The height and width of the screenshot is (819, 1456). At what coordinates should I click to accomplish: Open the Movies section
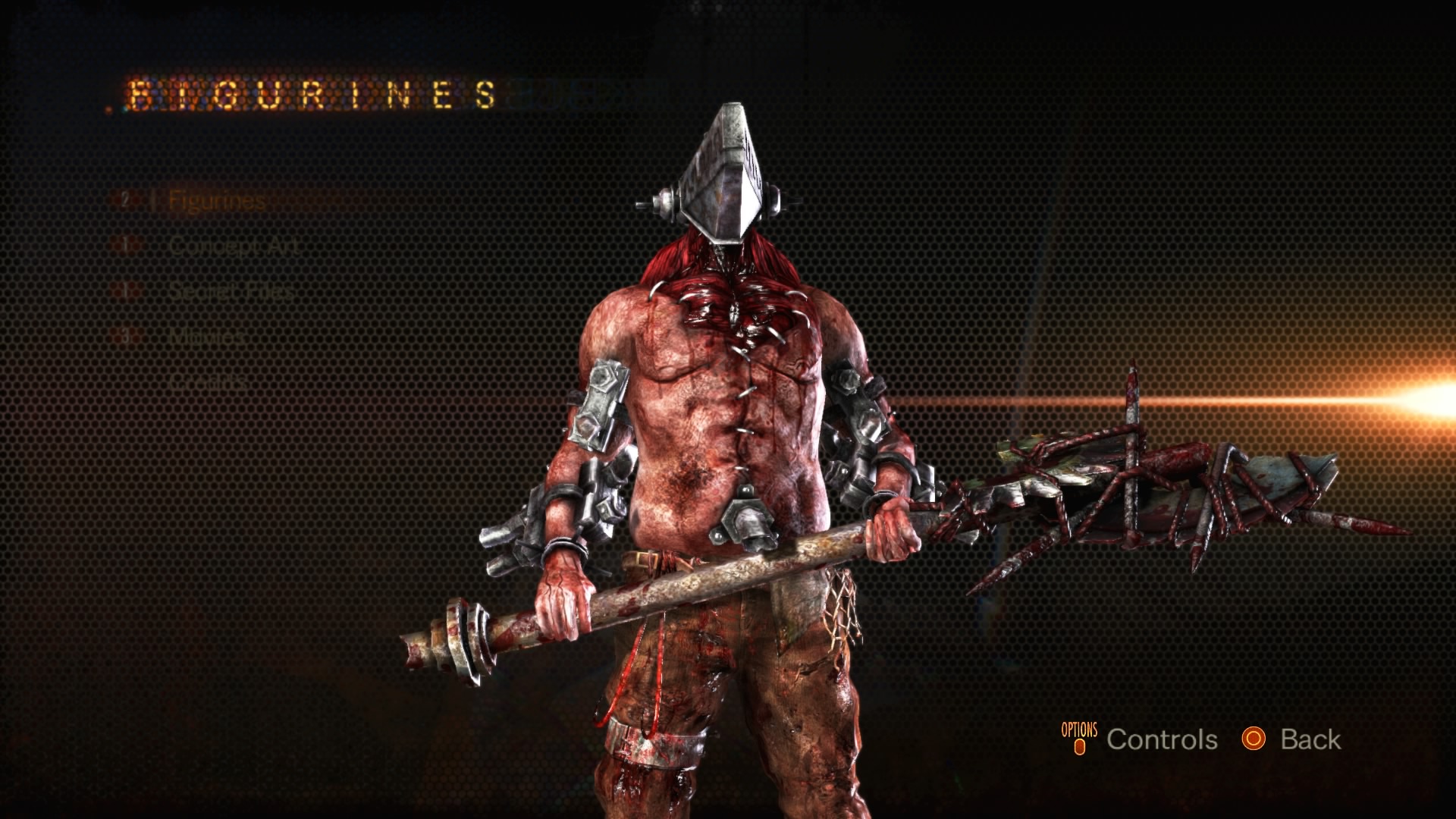tap(206, 335)
